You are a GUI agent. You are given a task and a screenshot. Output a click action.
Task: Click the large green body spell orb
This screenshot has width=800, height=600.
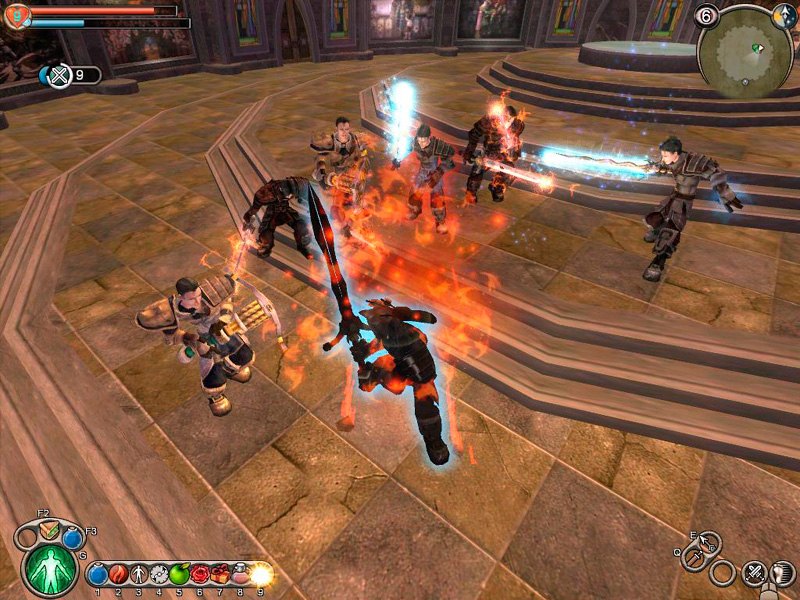[49, 568]
